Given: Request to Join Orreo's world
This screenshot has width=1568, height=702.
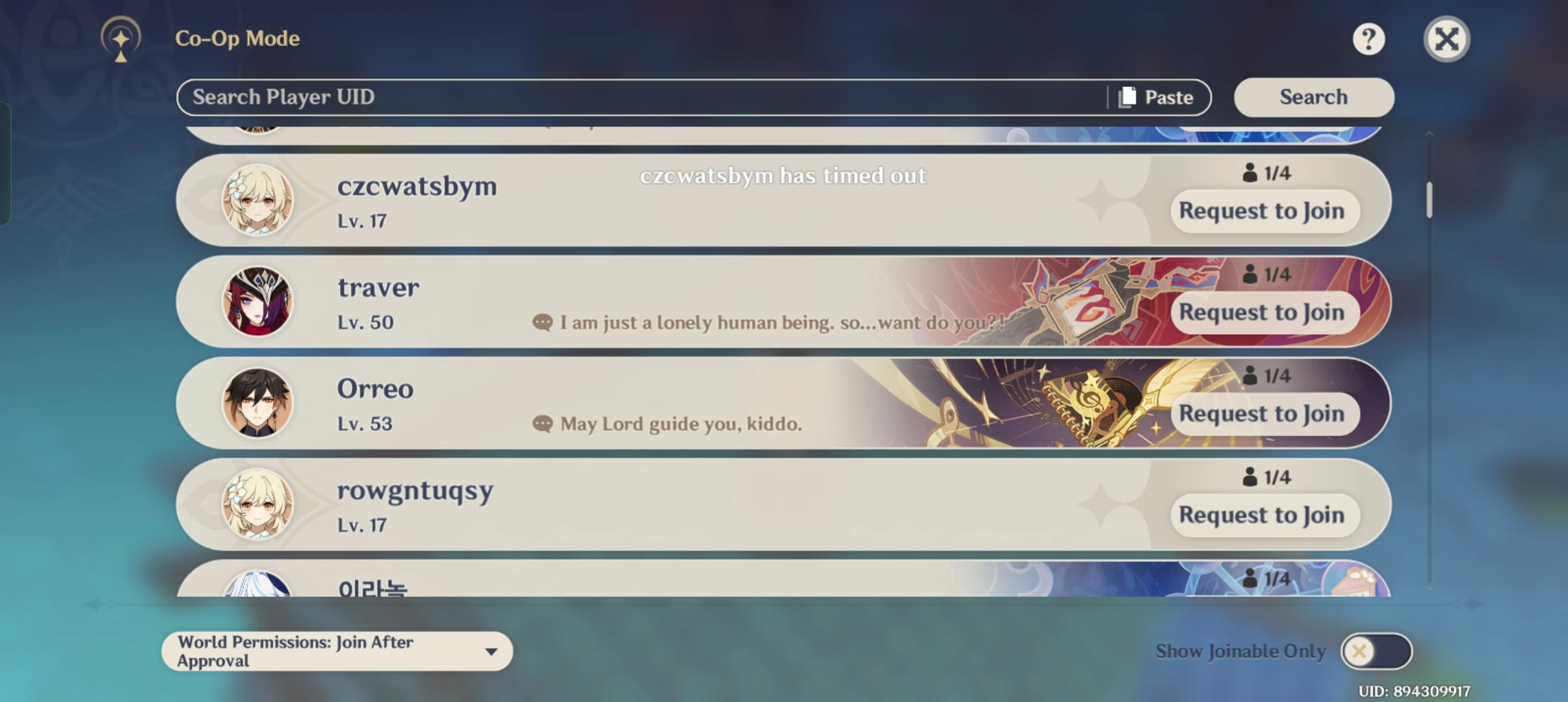Looking at the screenshot, I should pos(1263,414).
